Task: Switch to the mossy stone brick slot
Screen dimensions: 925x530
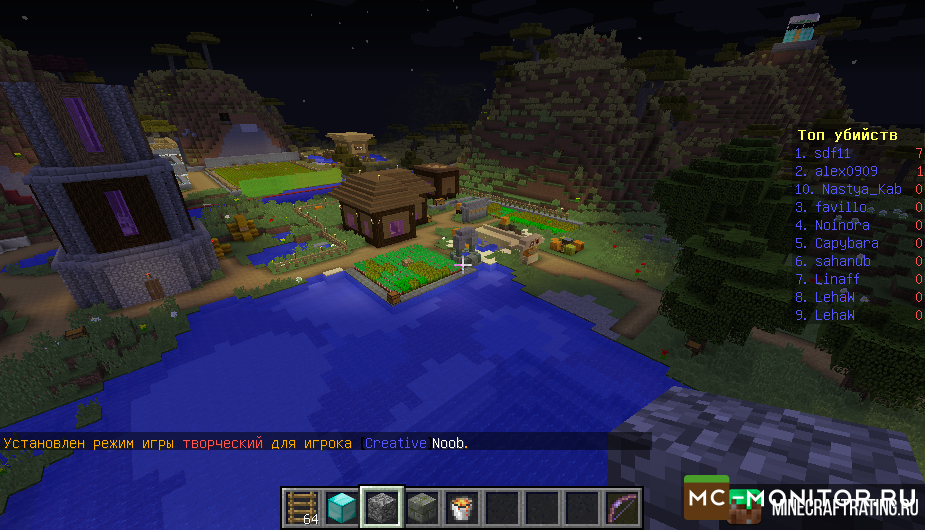Action: [x=421, y=508]
